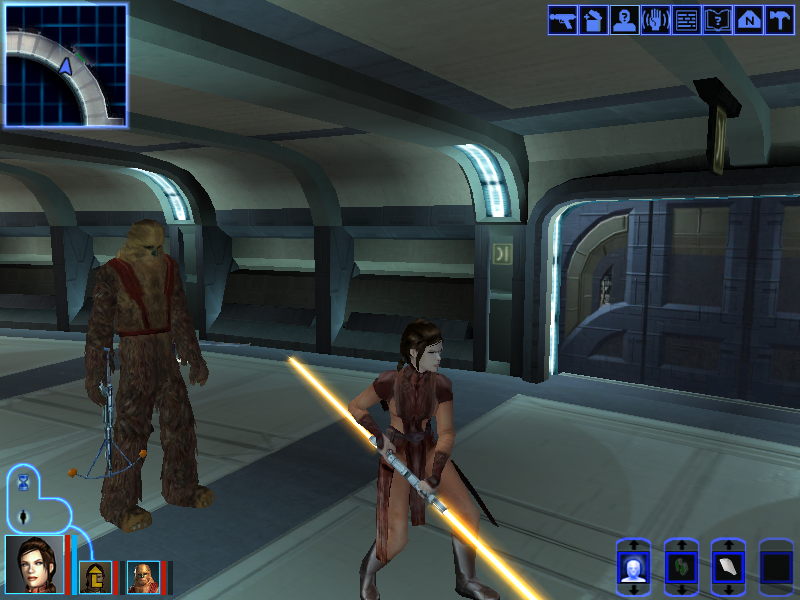
Task: Toggle solo mode with the figure icon
Action: tap(24, 517)
